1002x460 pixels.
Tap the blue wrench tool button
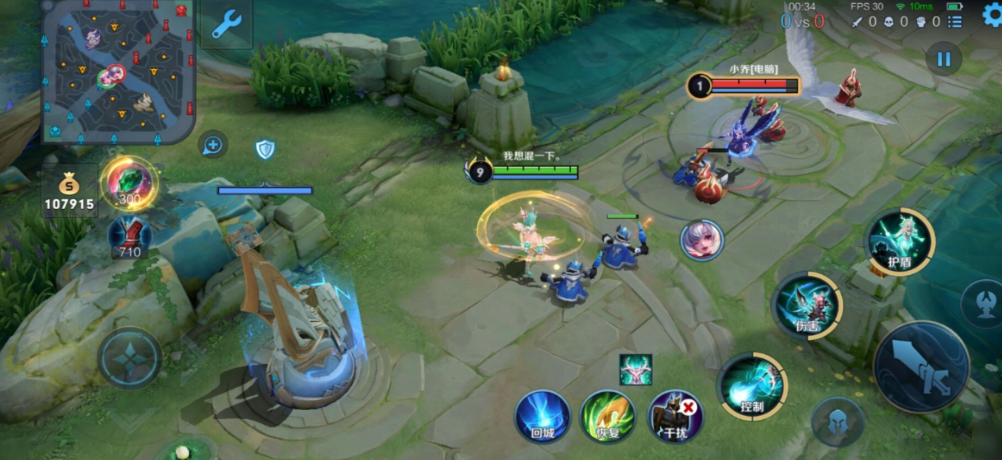226,24
